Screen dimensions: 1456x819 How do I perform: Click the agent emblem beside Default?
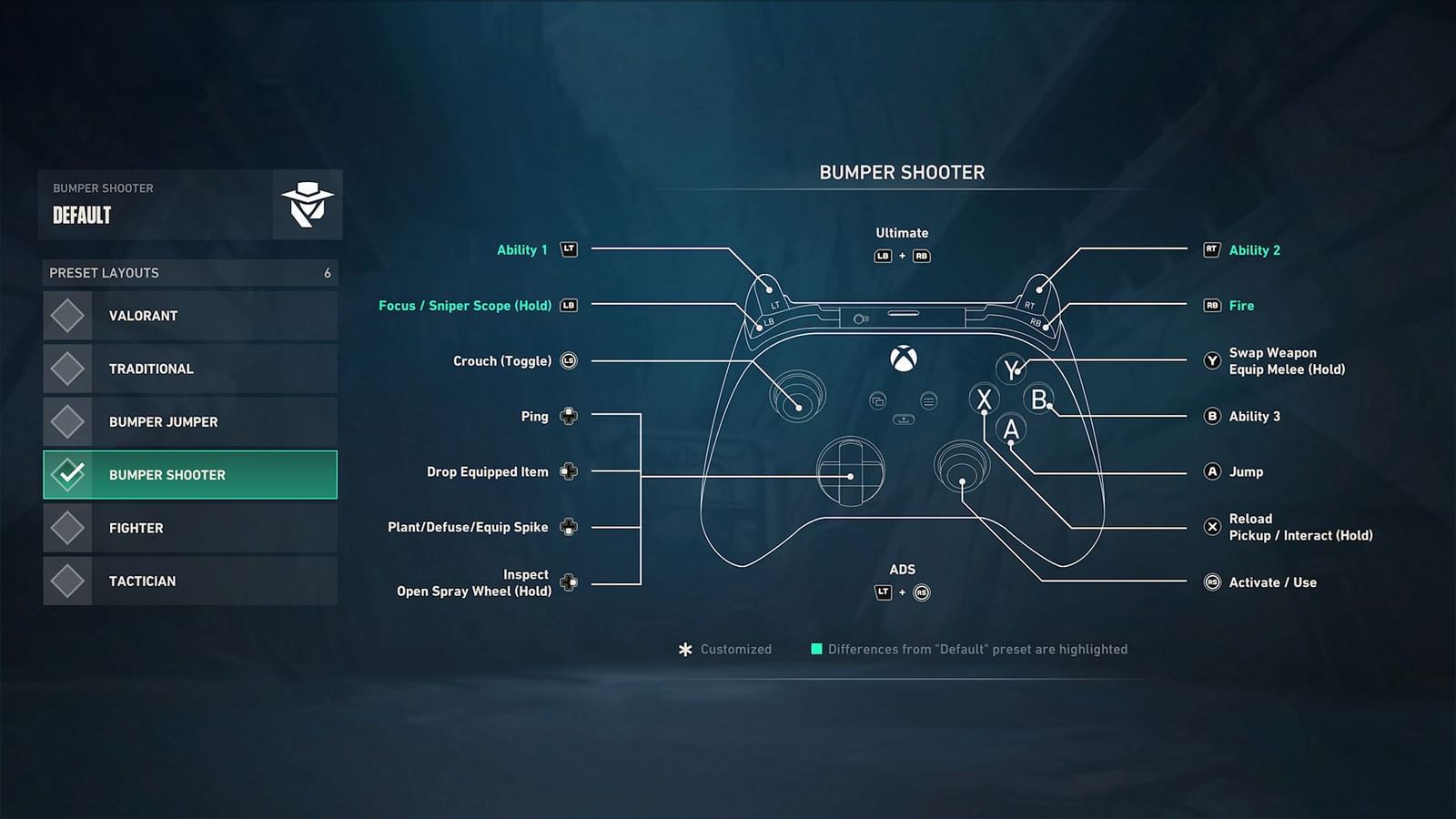click(x=307, y=203)
